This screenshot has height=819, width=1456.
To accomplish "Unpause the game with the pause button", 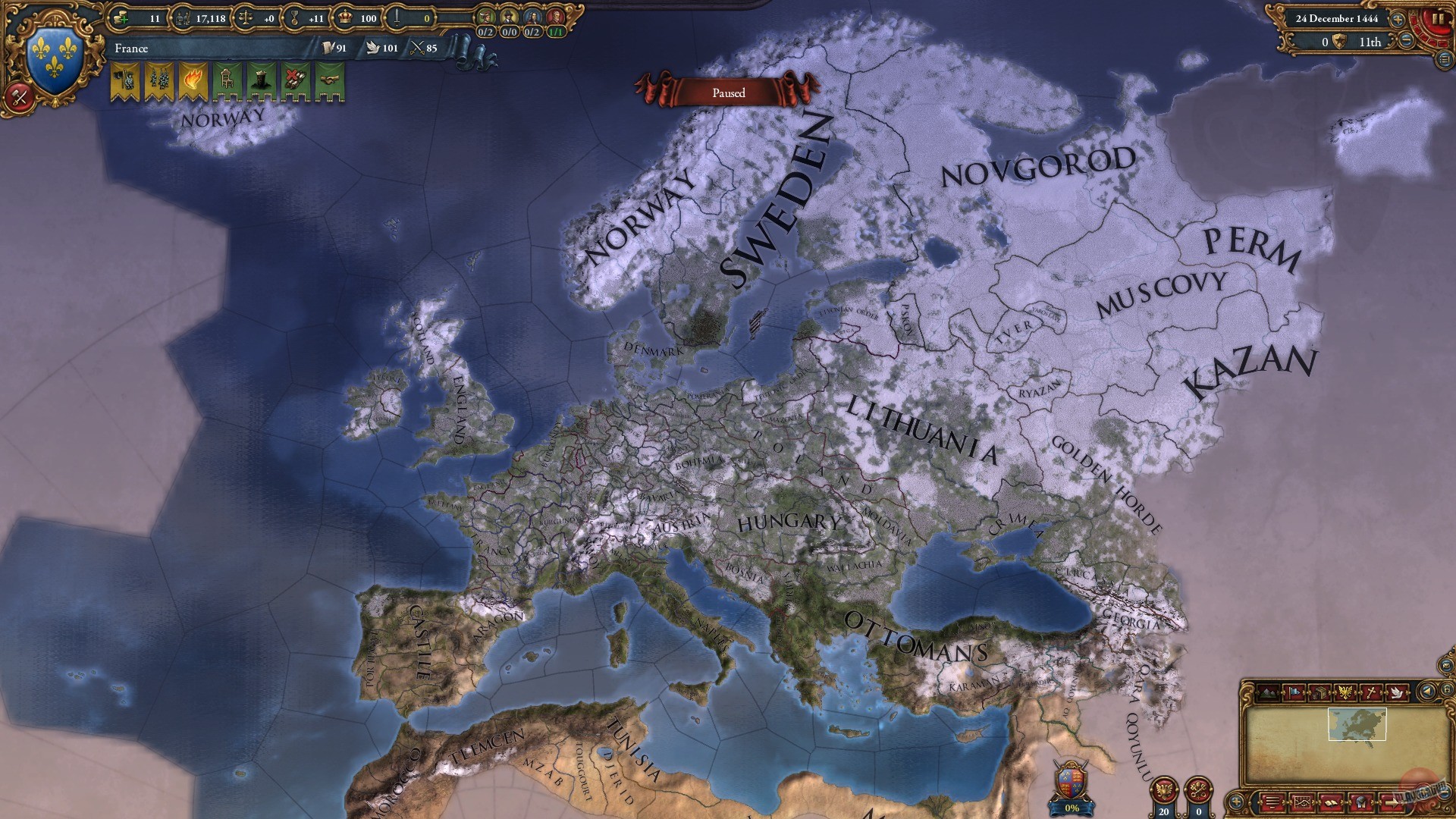I will coord(1440,18).
